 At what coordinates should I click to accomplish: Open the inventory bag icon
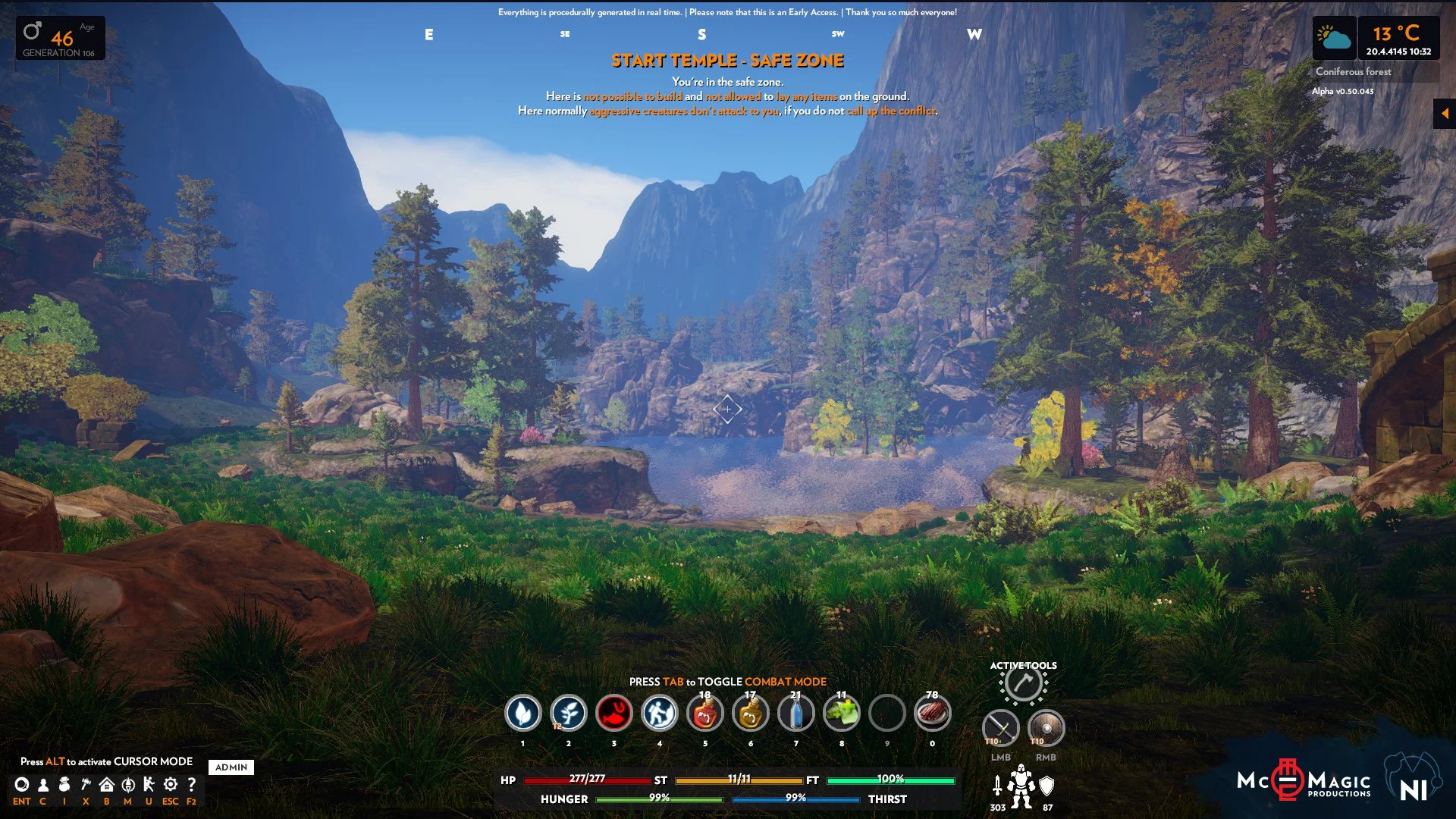(64, 785)
